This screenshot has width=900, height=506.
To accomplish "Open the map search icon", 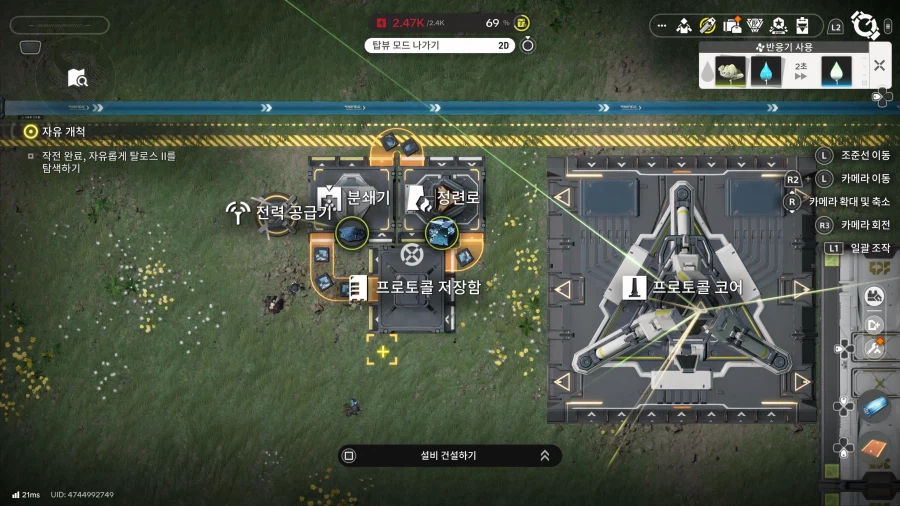I will tap(78, 78).
